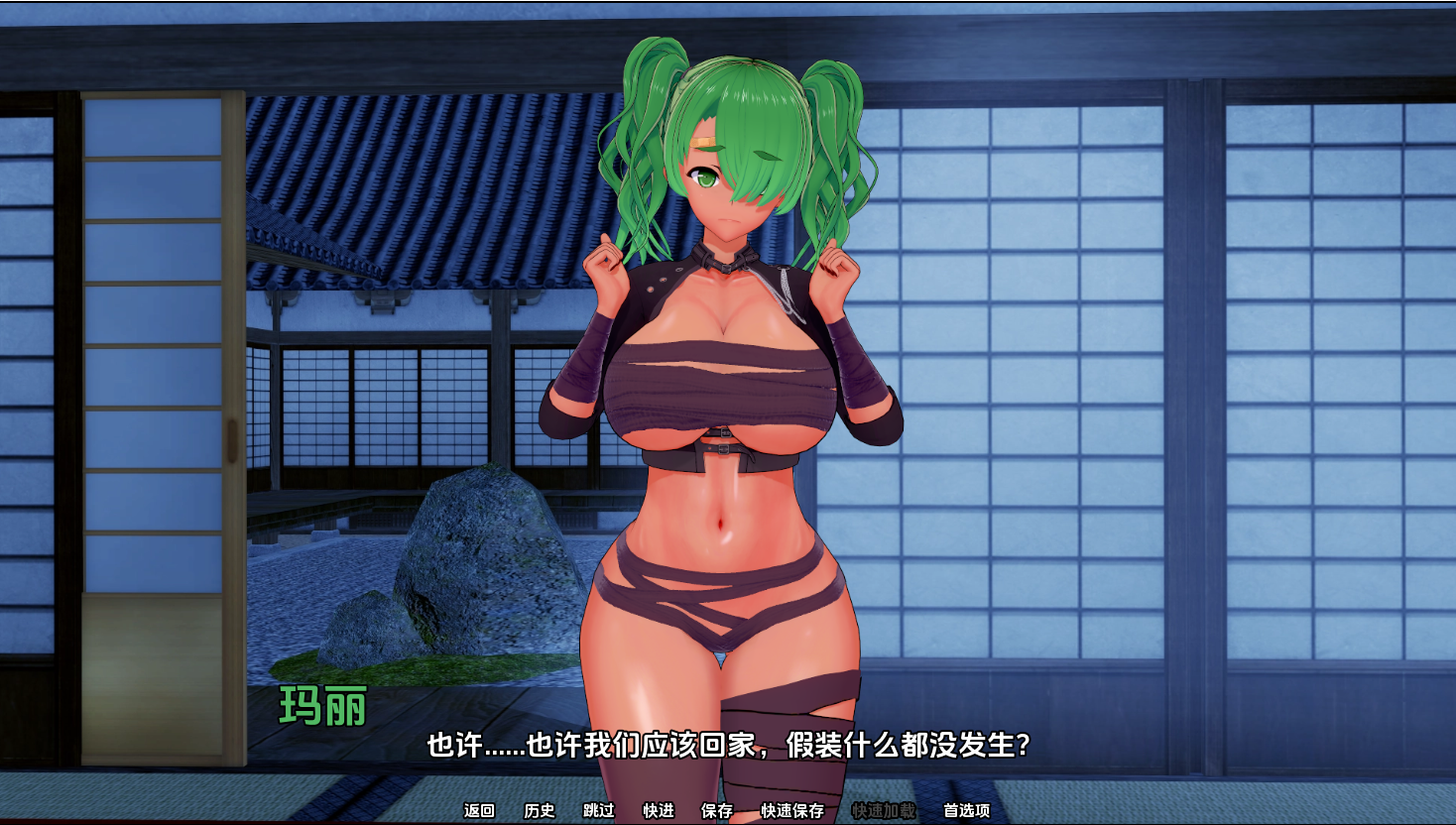This screenshot has height=825, width=1456.
Task: Click the 返回 (Back) button
Action: 479,810
